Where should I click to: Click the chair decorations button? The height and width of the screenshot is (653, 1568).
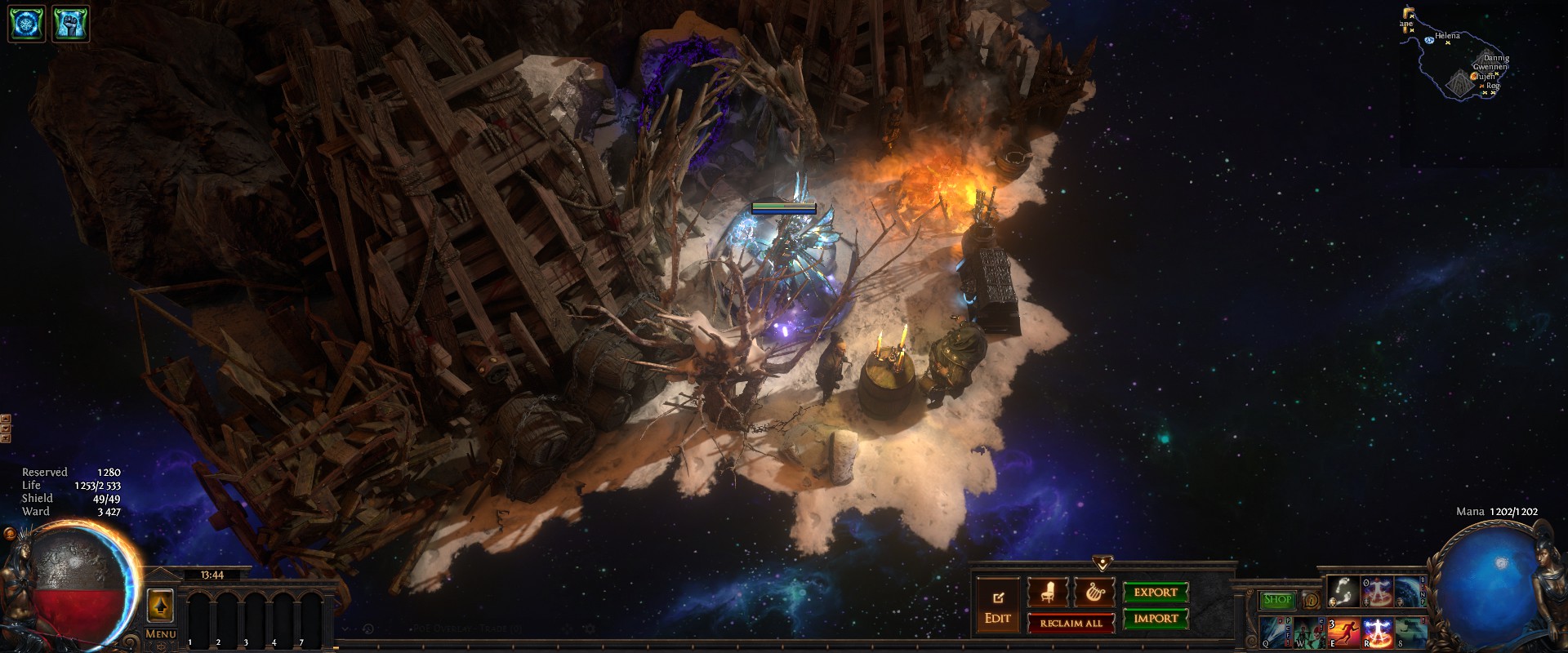(1047, 593)
